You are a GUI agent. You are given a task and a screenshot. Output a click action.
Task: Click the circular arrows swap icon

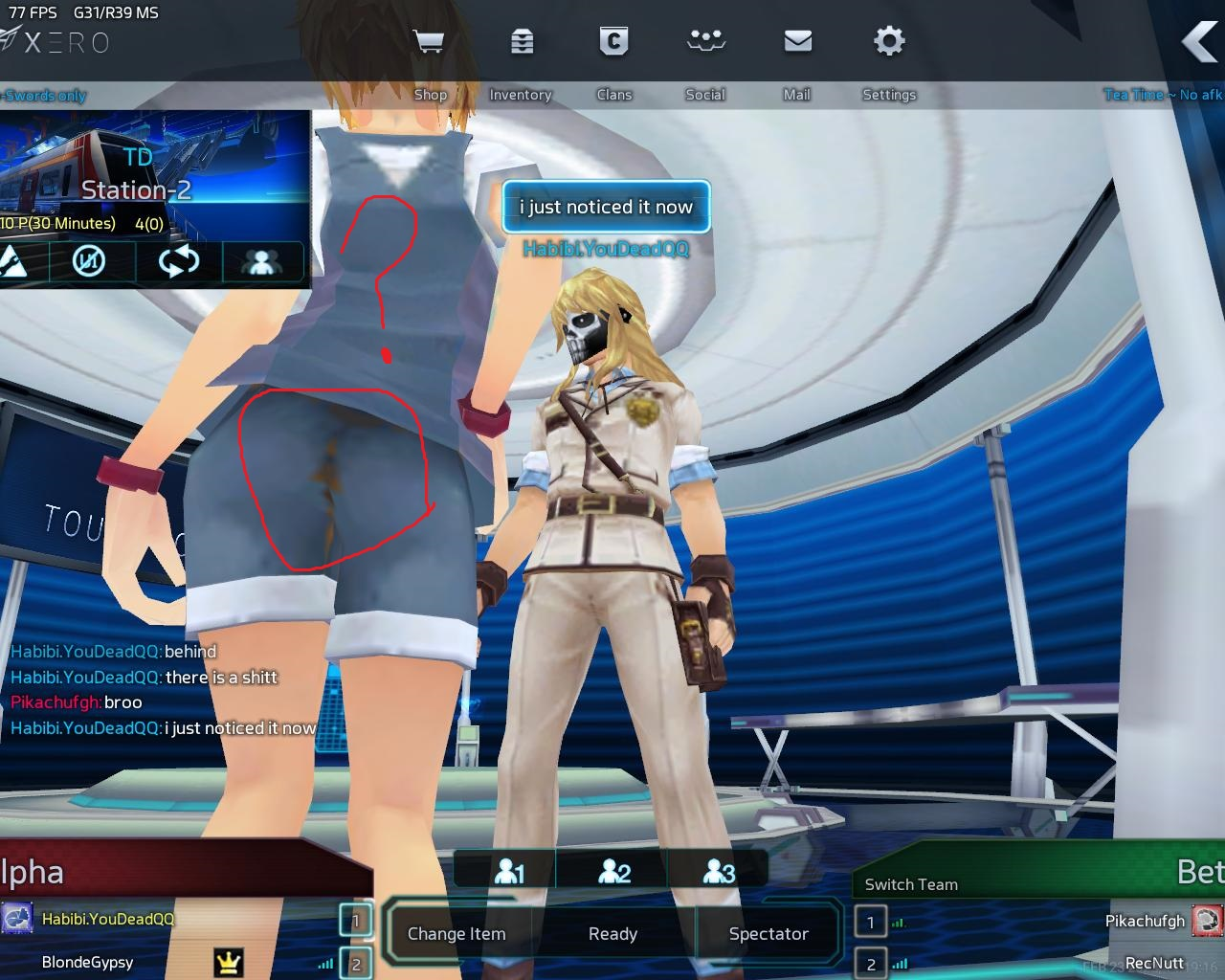coord(178,261)
